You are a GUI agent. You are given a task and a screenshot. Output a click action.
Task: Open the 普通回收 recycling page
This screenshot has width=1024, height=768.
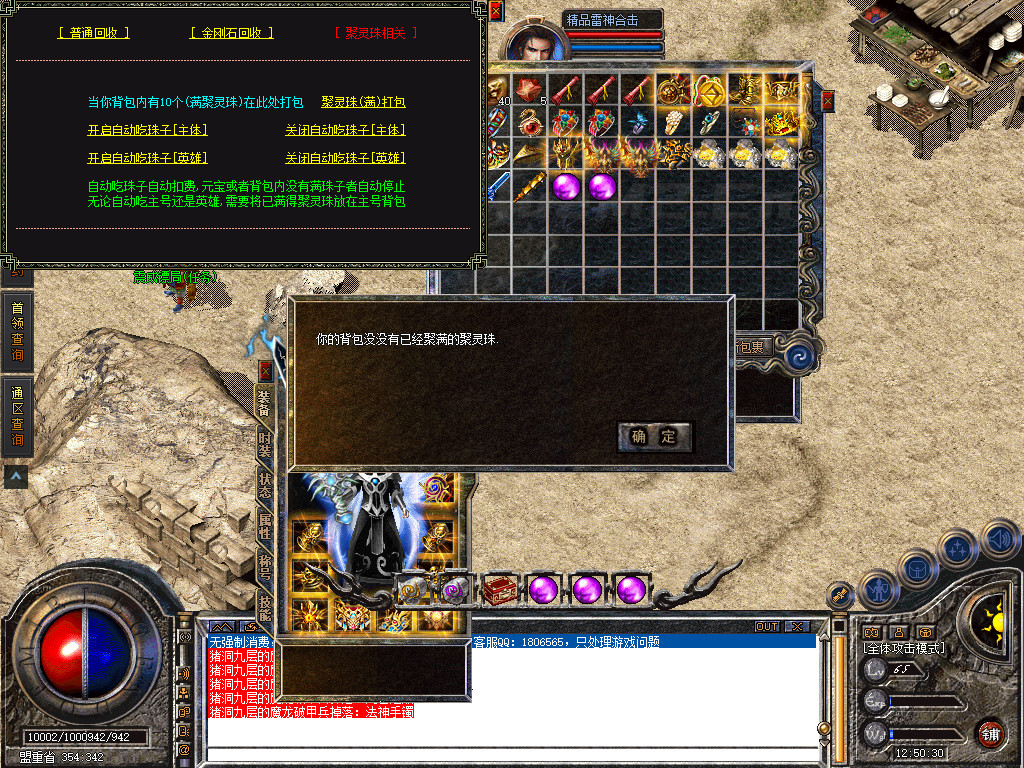(94, 33)
